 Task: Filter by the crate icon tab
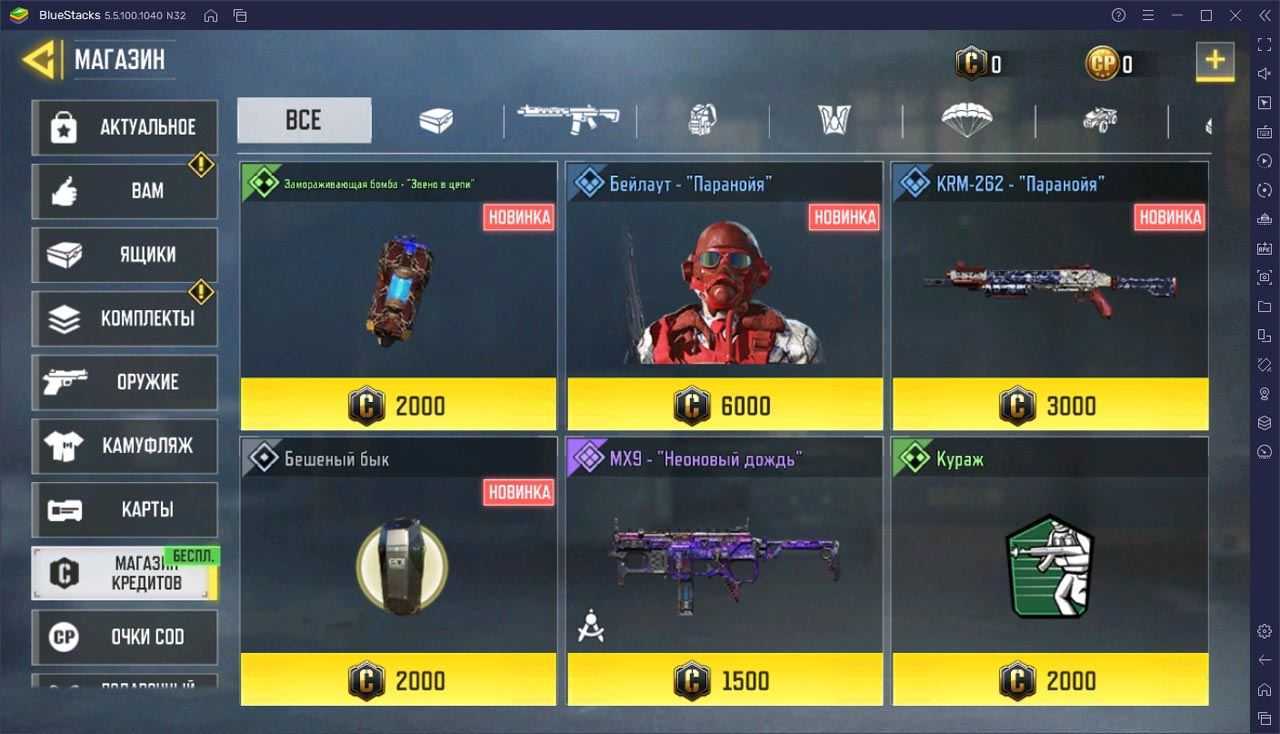(436, 121)
